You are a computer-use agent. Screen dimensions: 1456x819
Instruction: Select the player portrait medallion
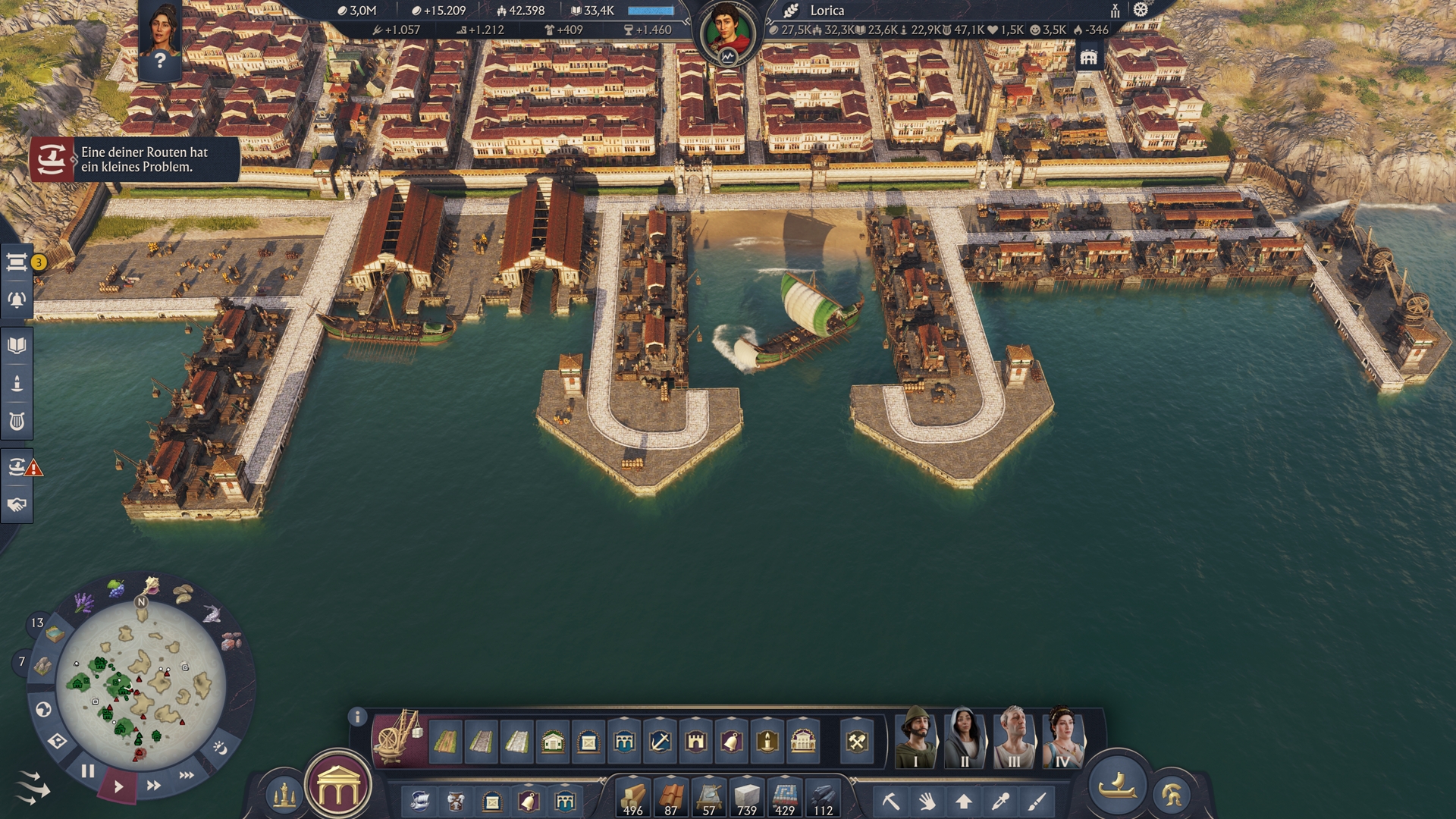727,34
